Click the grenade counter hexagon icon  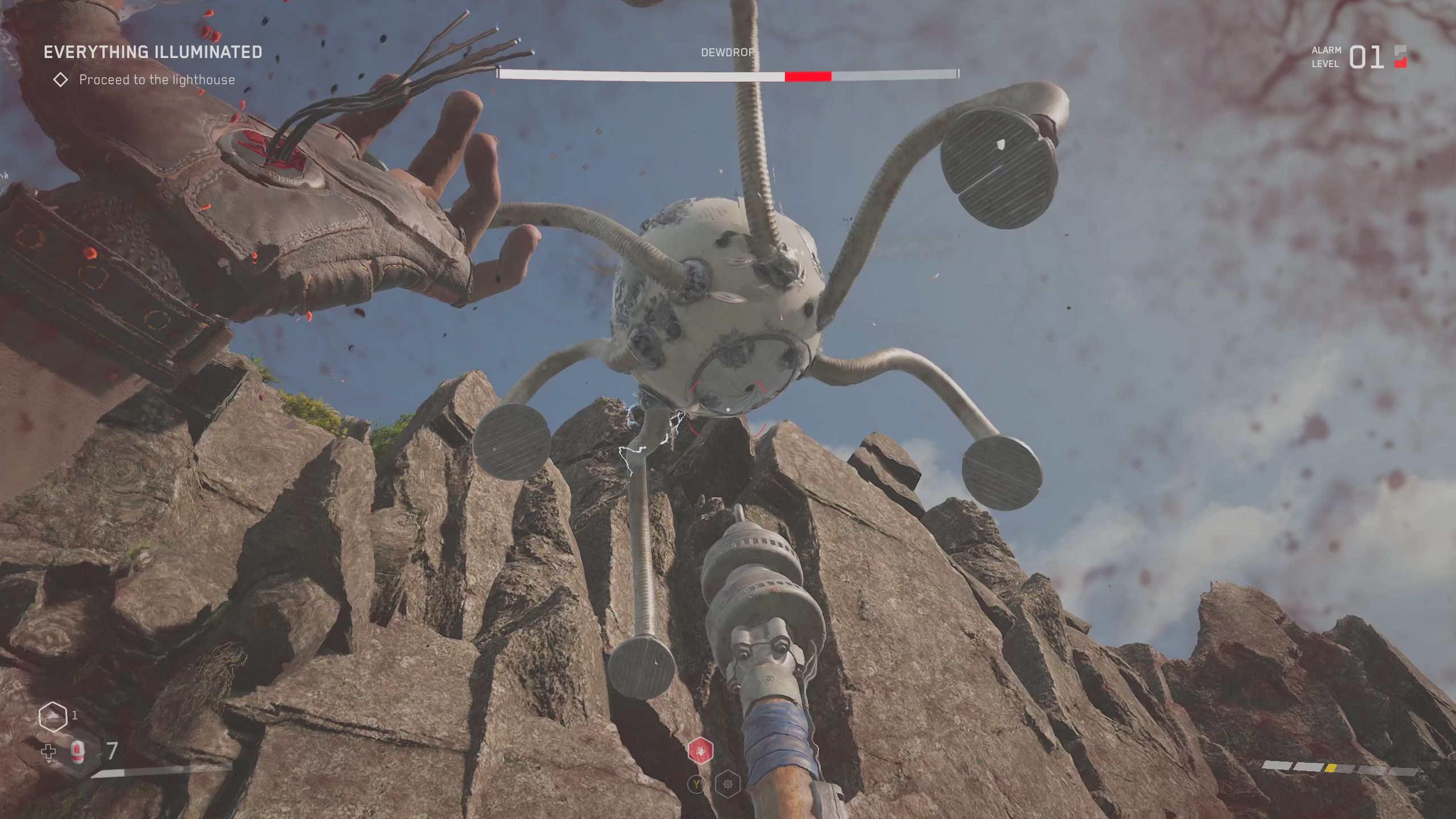(x=53, y=717)
